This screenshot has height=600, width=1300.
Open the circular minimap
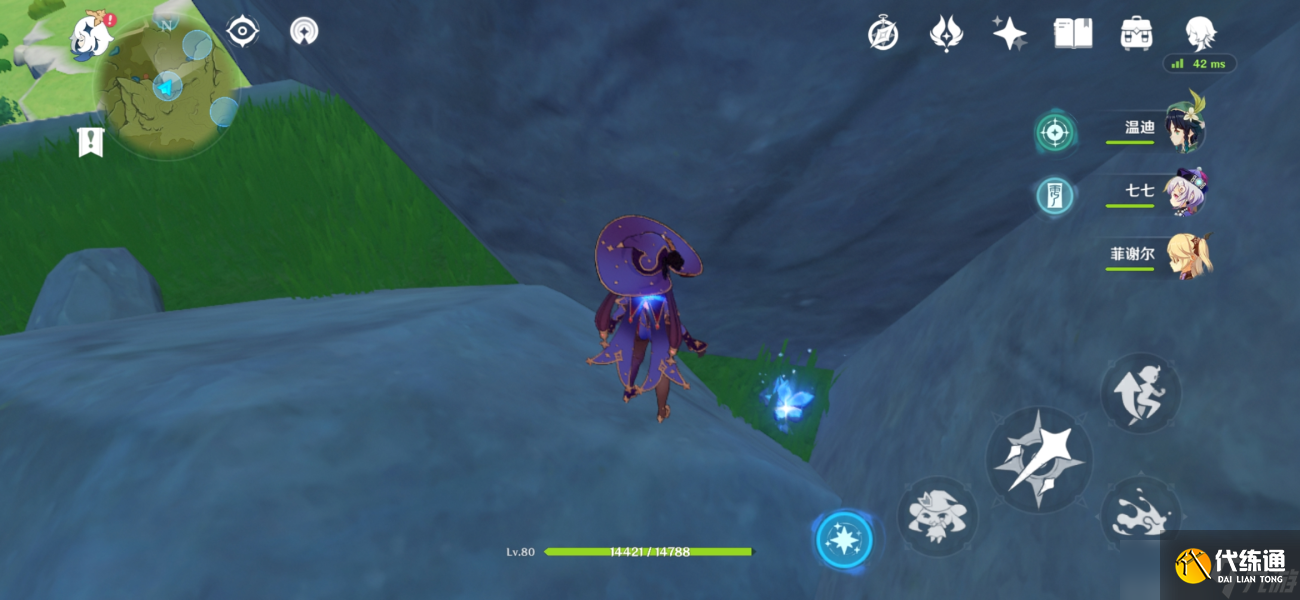click(166, 87)
